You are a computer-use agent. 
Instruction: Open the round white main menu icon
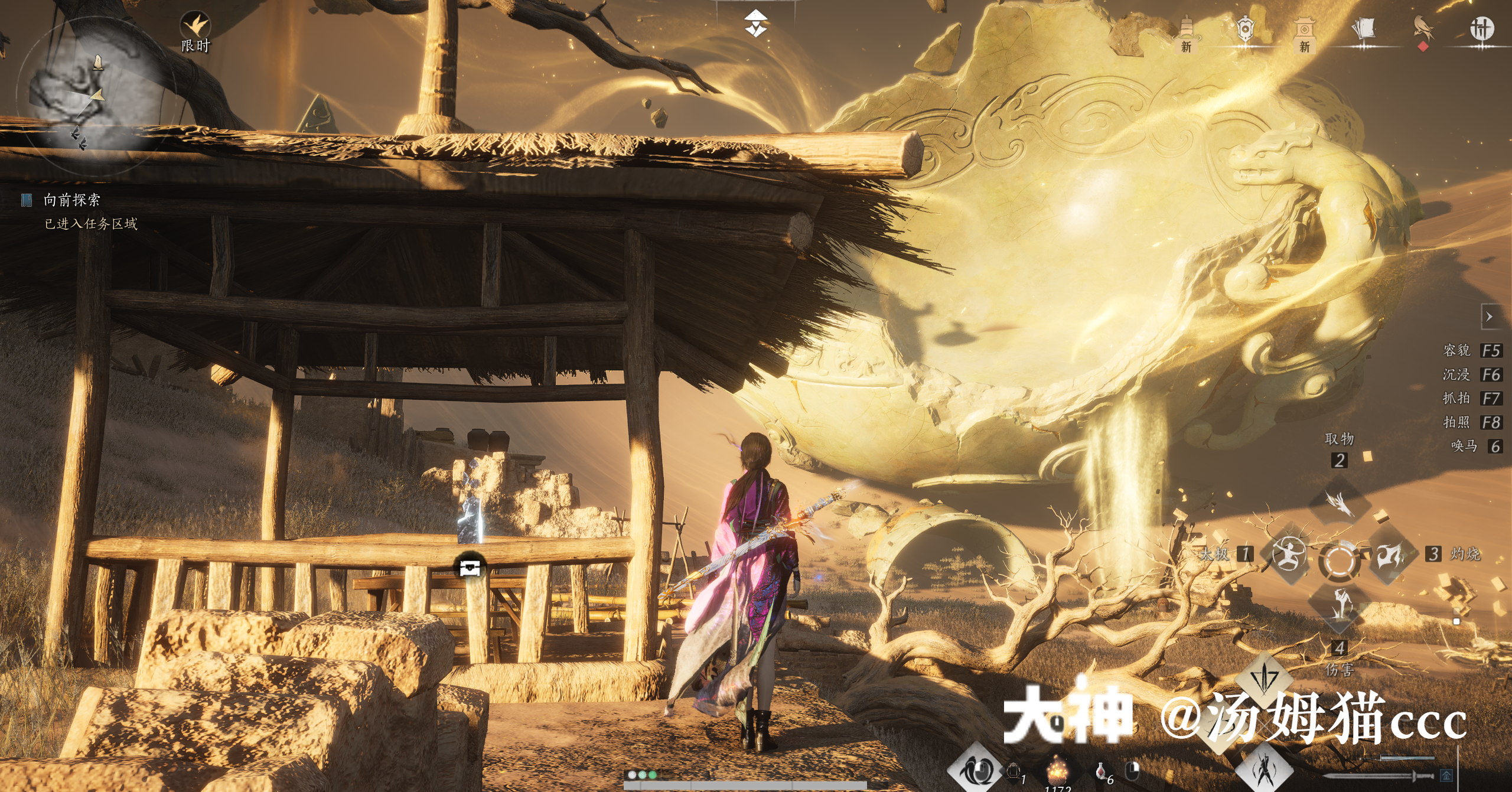[1481, 28]
